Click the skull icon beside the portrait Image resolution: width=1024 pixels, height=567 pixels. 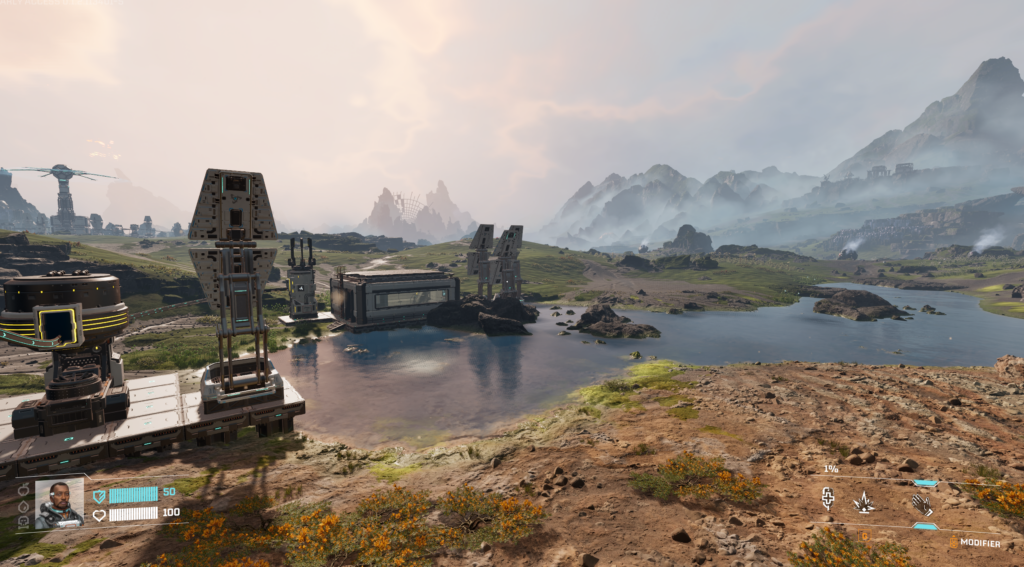(23, 521)
